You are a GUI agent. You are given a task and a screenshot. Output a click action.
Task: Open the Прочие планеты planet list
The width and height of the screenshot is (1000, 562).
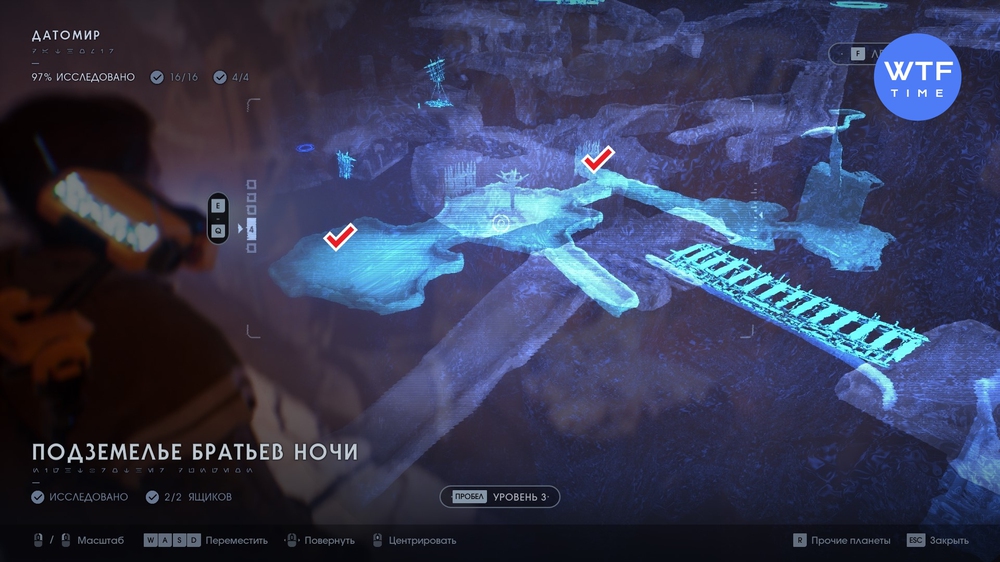click(841, 540)
